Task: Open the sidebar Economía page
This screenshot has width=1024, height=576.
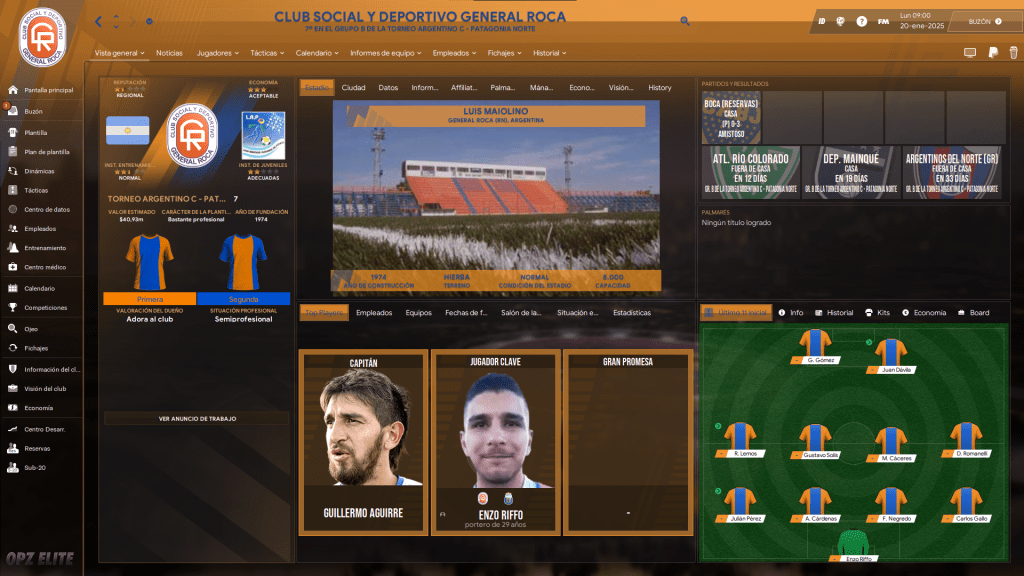Action: [x=39, y=408]
